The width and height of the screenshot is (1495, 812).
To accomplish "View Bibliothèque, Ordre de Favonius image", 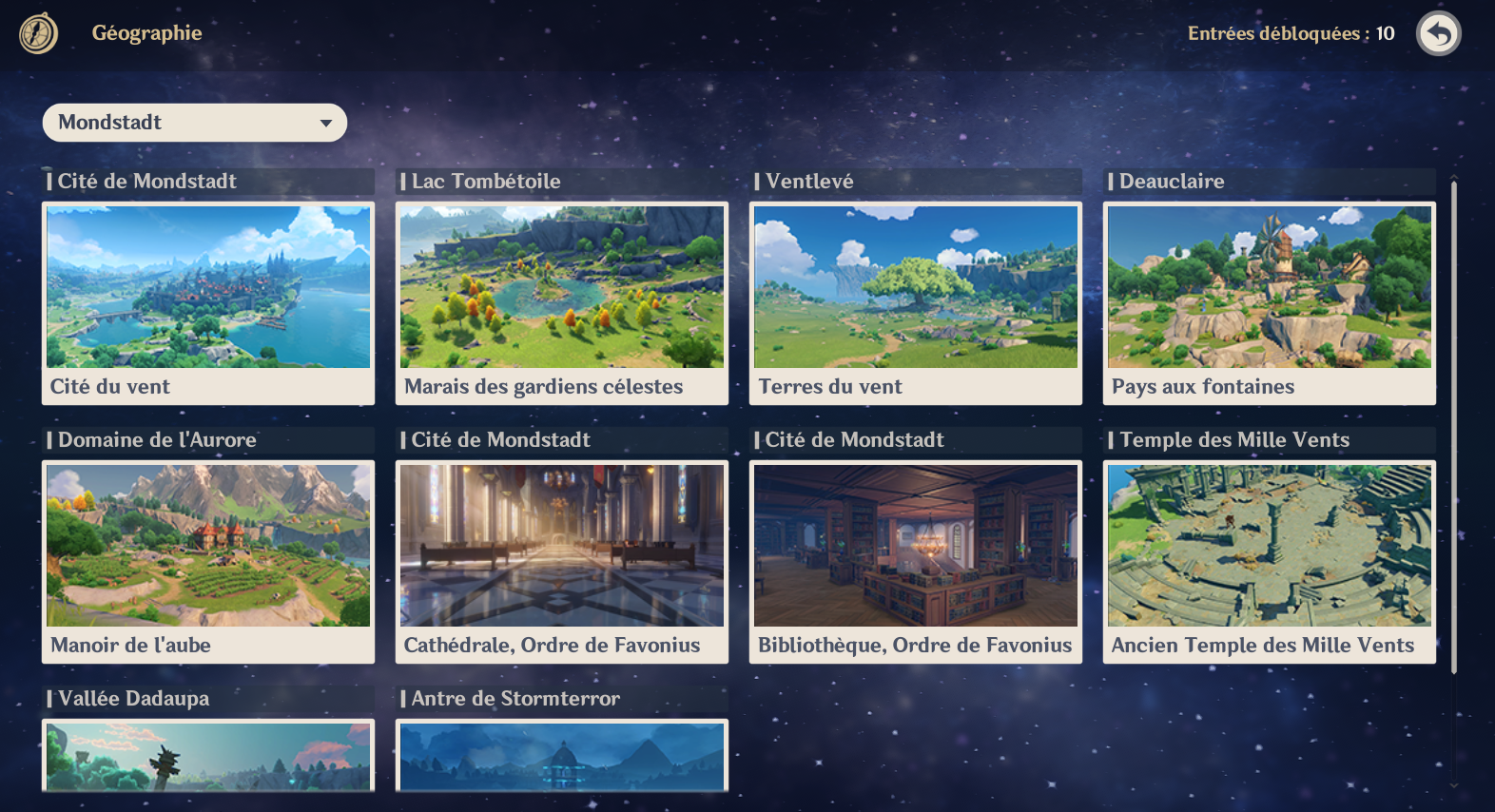I will coord(915,545).
